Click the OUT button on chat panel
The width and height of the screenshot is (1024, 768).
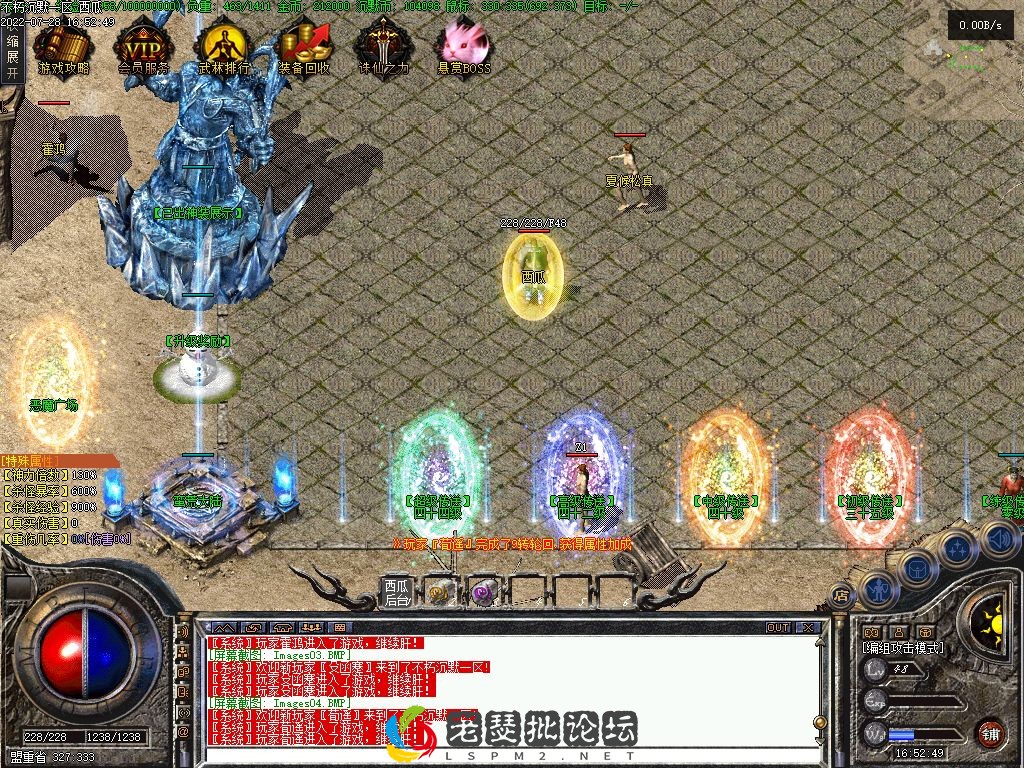click(777, 628)
